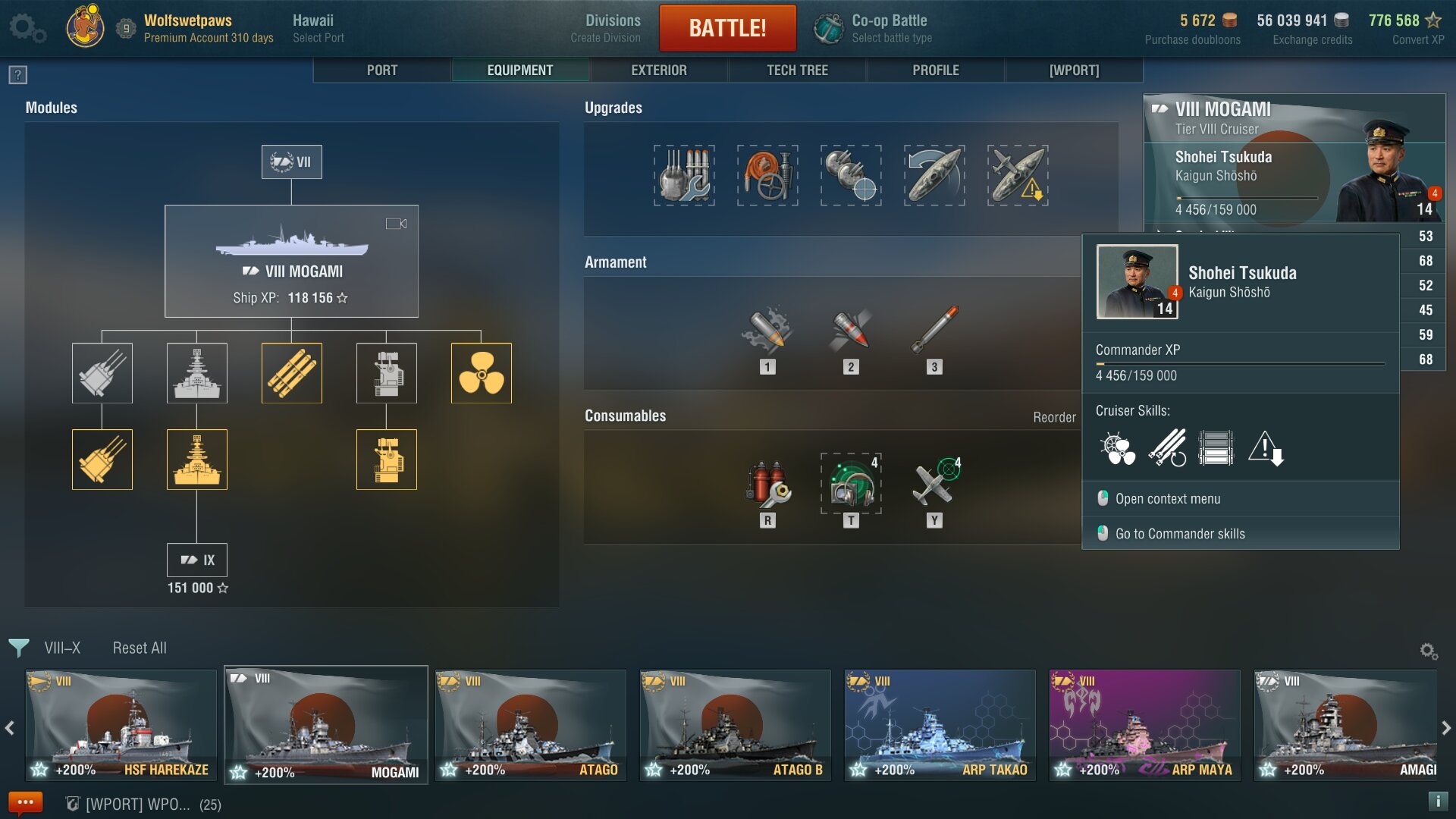Go to the TECH TREE tab
Viewport: 1456px width, 819px height.
click(797, 71)
